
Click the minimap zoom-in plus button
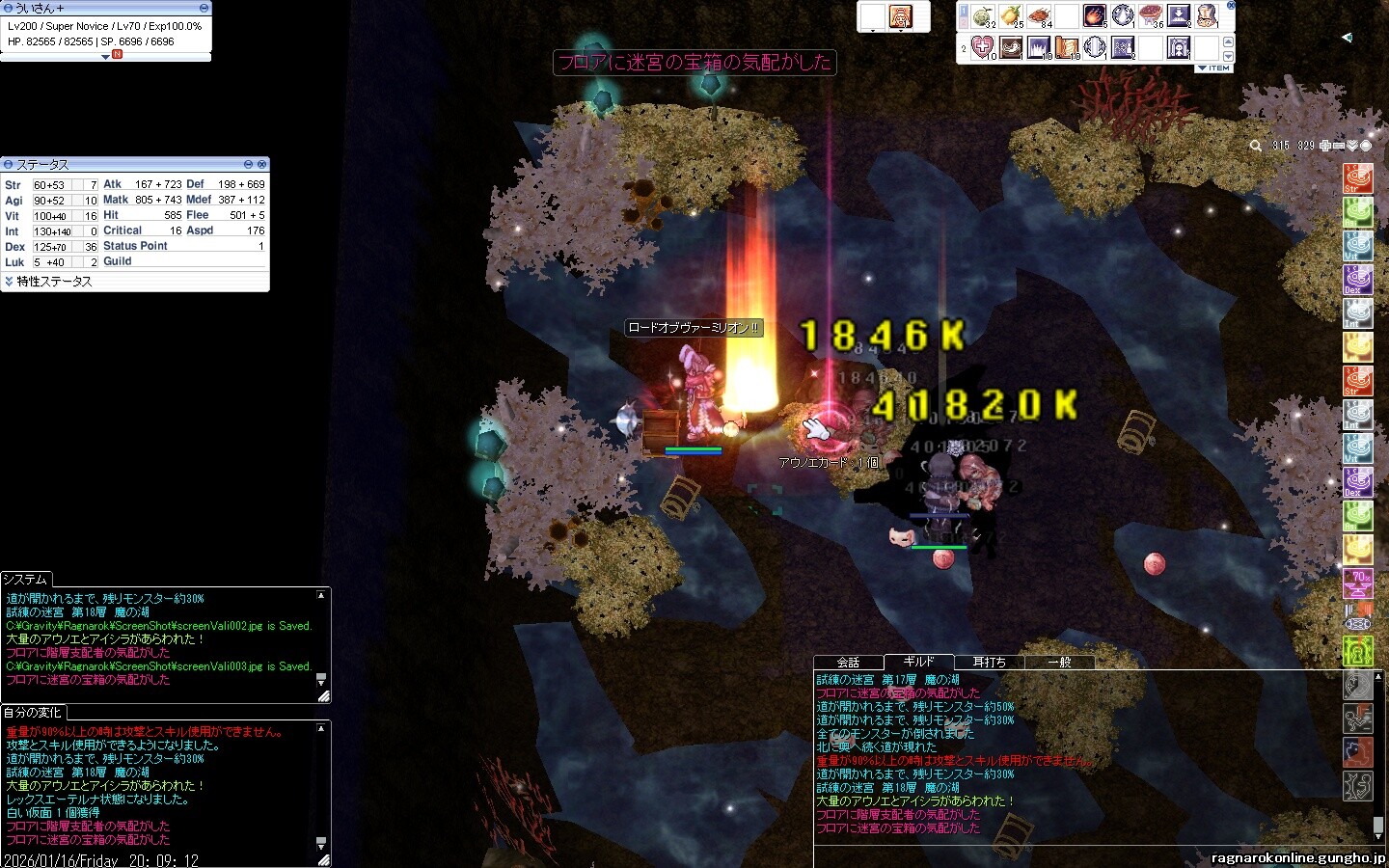coord(1325,146)
